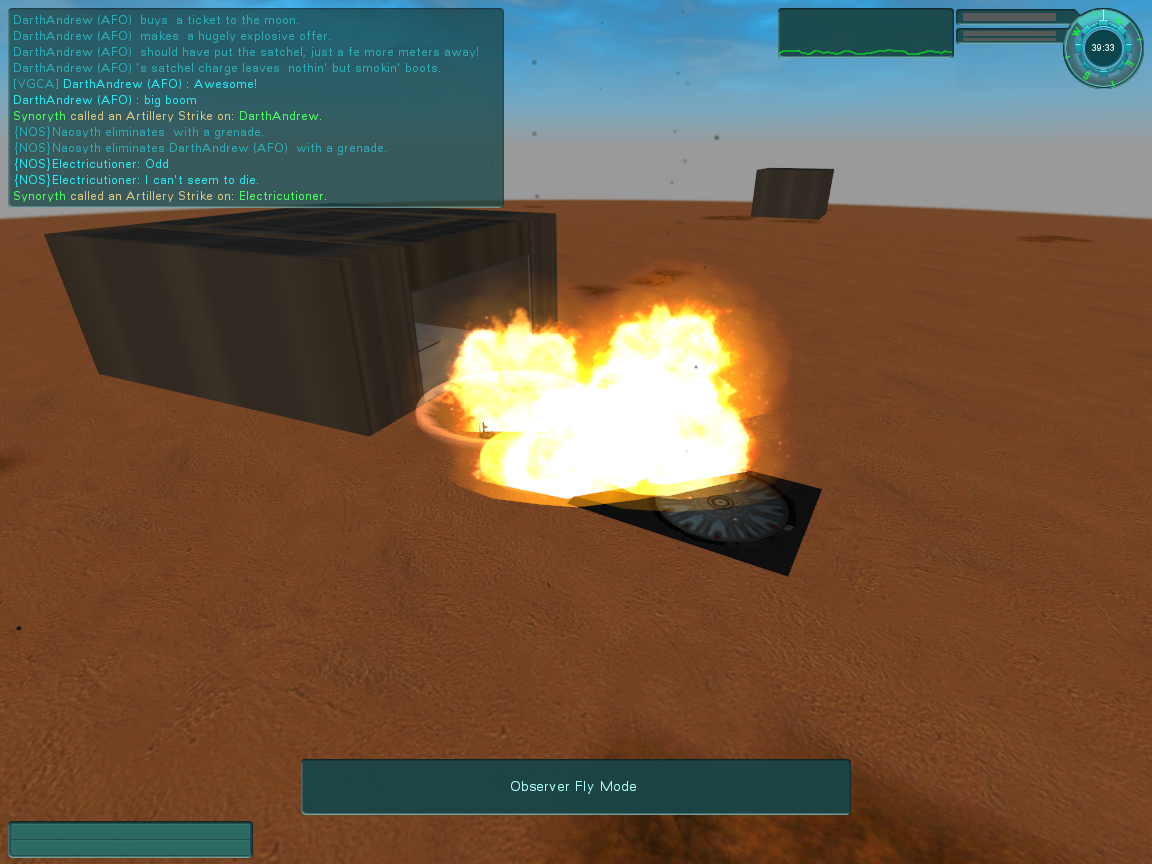Image resolution: width=1152 pixels, height=864 pixels.
Task: Select the Observer Fly Mode banner
Action: point(575,786)
